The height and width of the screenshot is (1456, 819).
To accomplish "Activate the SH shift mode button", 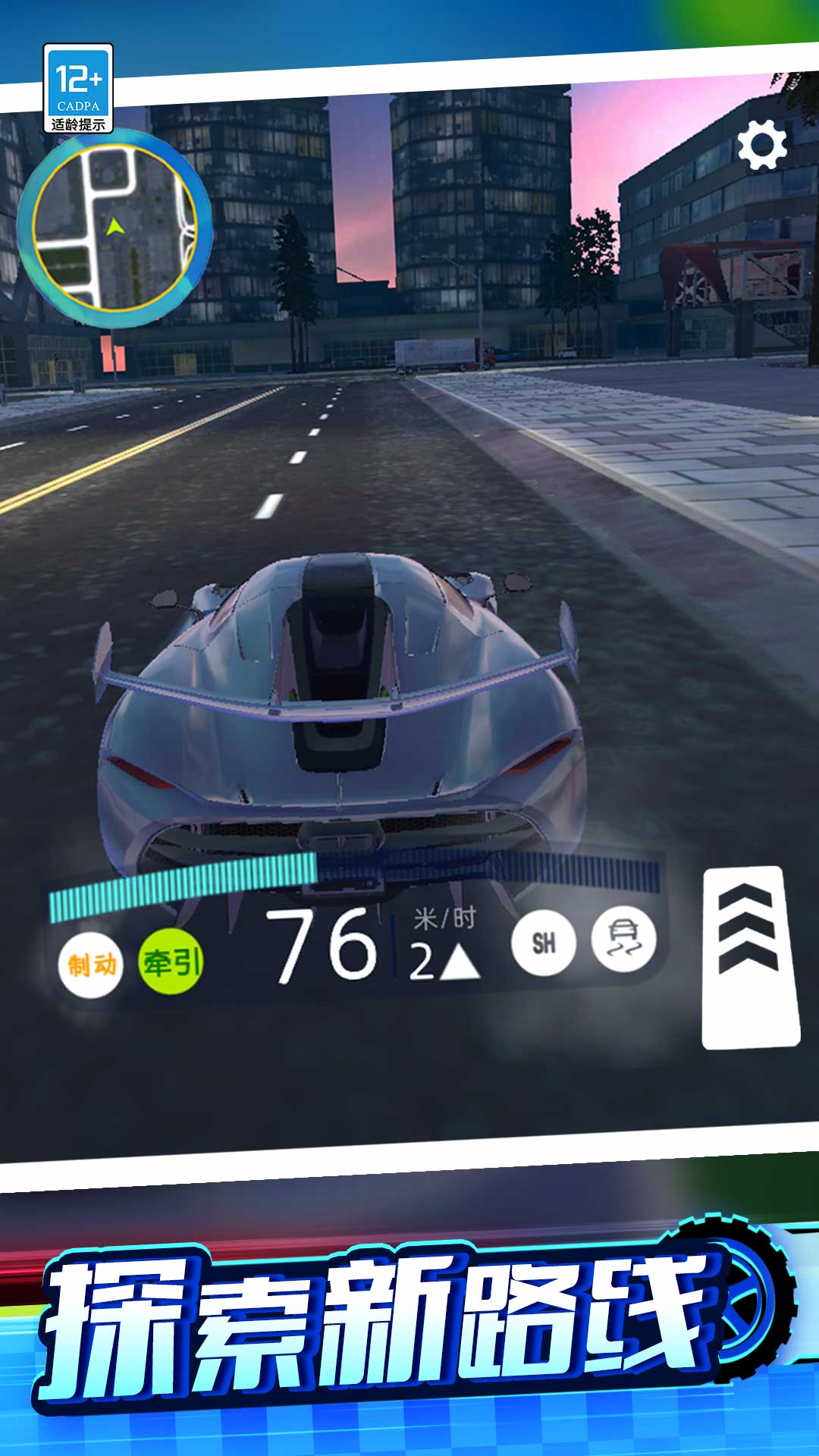I will 544,943.
